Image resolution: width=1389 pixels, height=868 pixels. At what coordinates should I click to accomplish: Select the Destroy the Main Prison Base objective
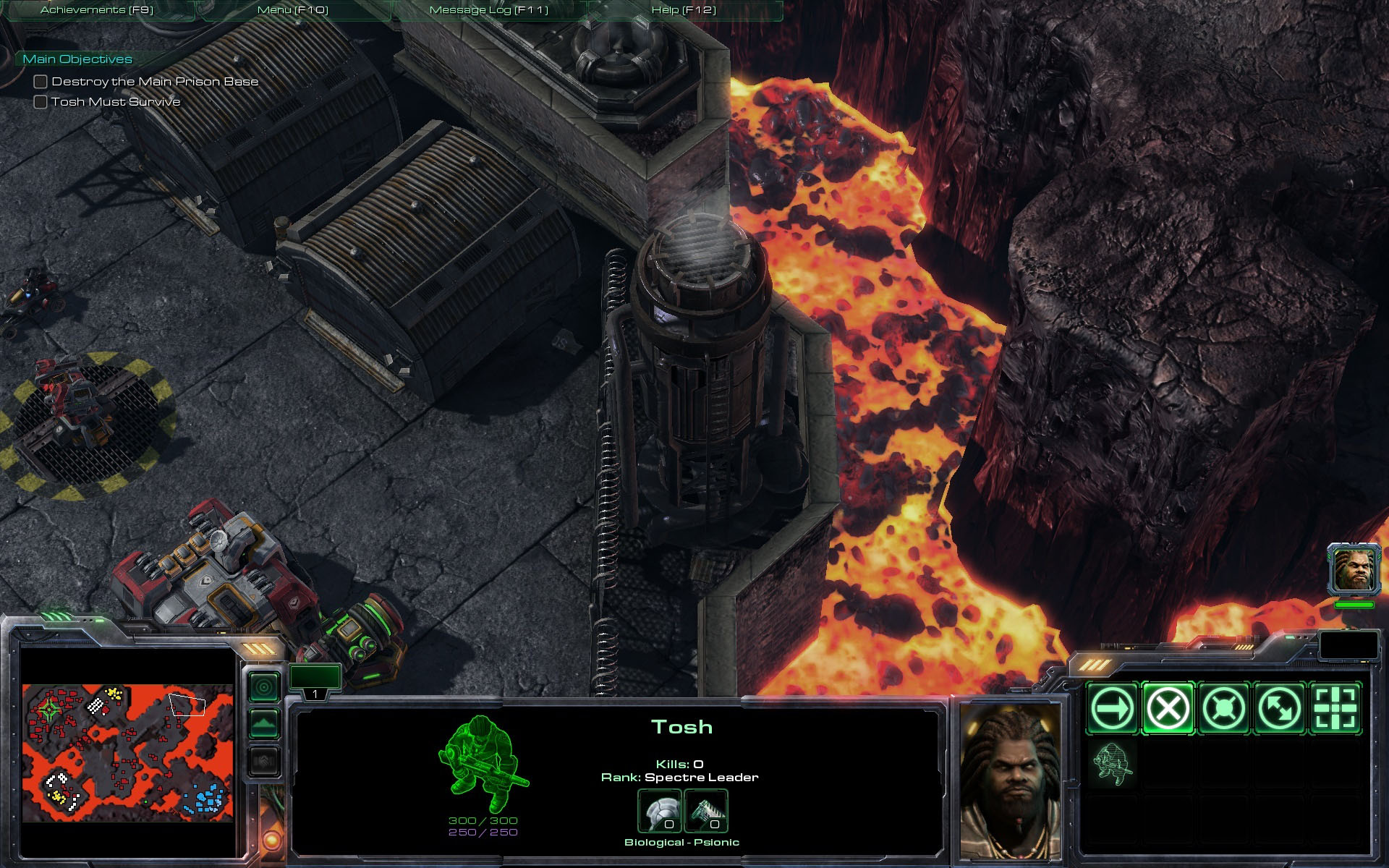click(x=154, y=82)
